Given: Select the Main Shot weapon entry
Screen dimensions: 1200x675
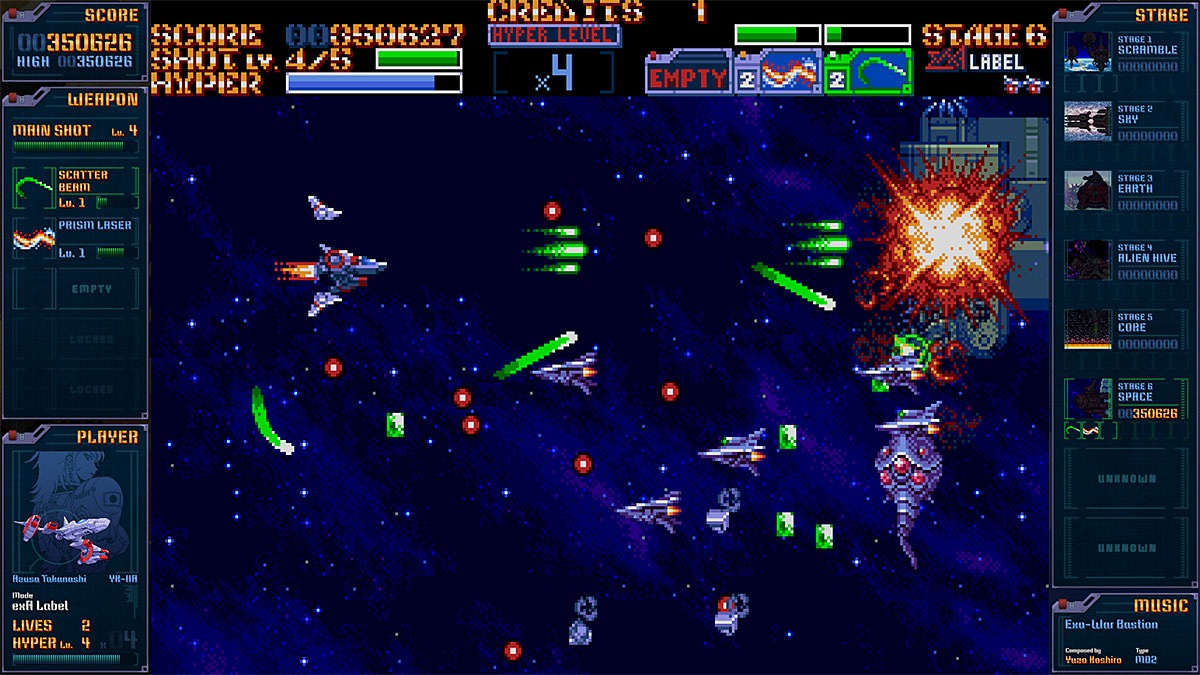Looking at the screenshot, I should pyautogui.click(x=75, y=136).
